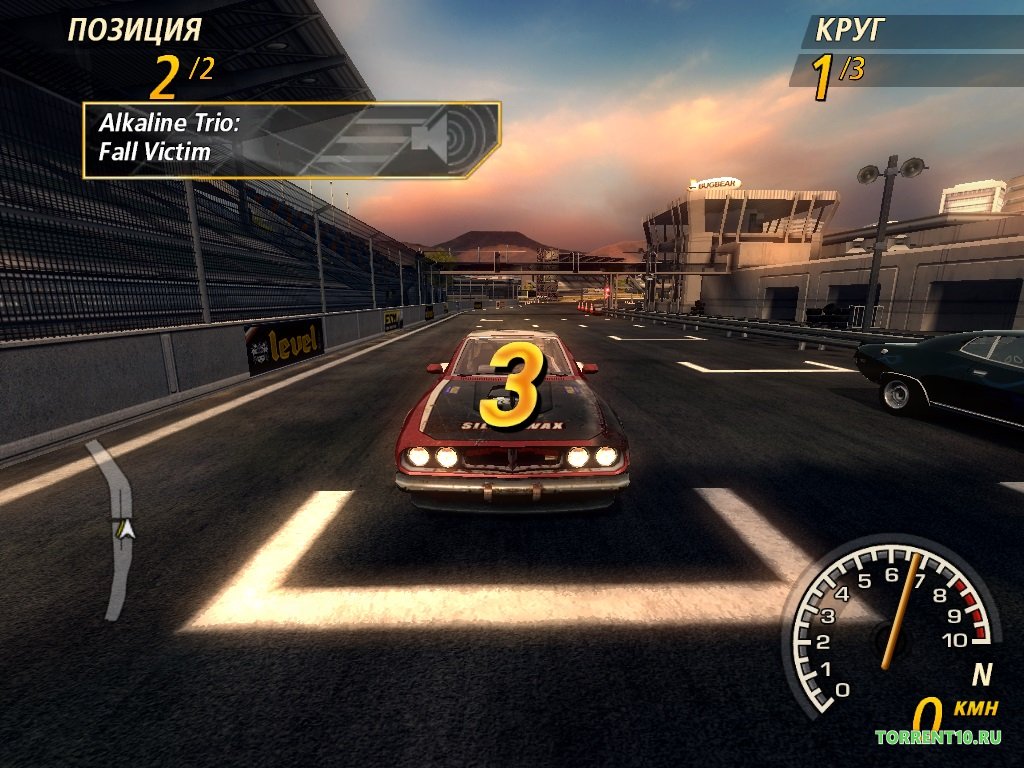Select the Alkaline Trio now-playing song panel

tap(290, 140)
